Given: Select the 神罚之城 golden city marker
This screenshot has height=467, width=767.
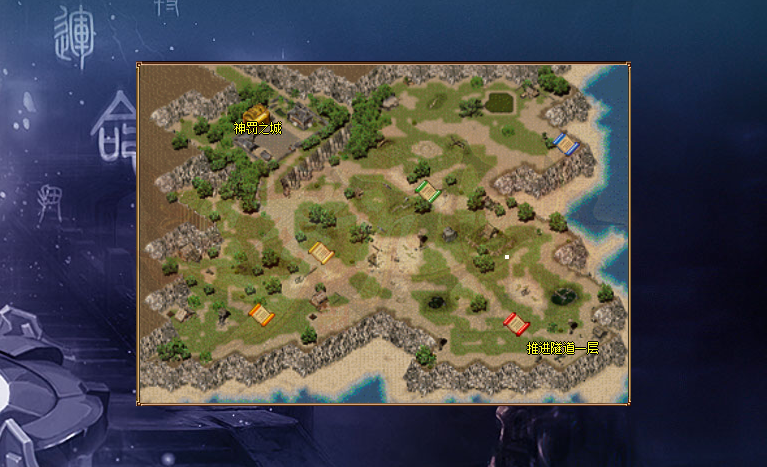Looking at the screenshot, I should tap(257, 113).
